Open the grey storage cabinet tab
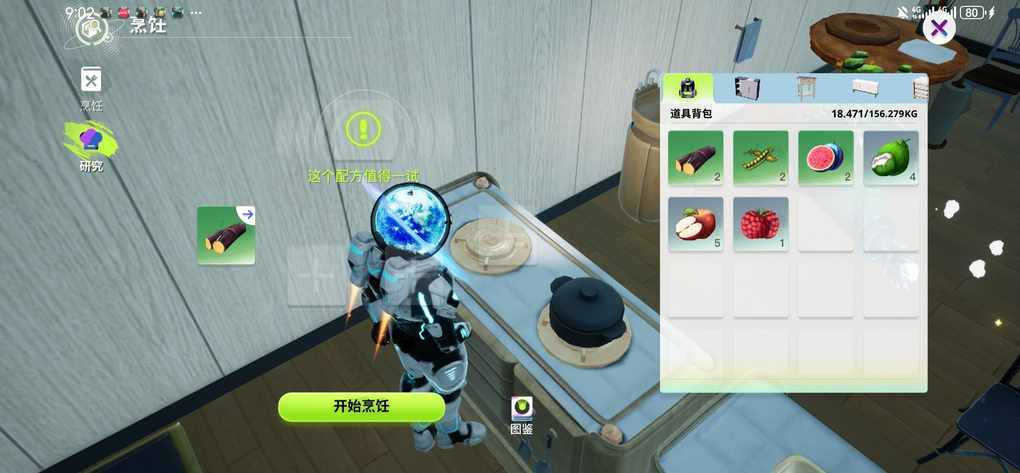This screenshot has width=1020, height=473. pos(747,88)
